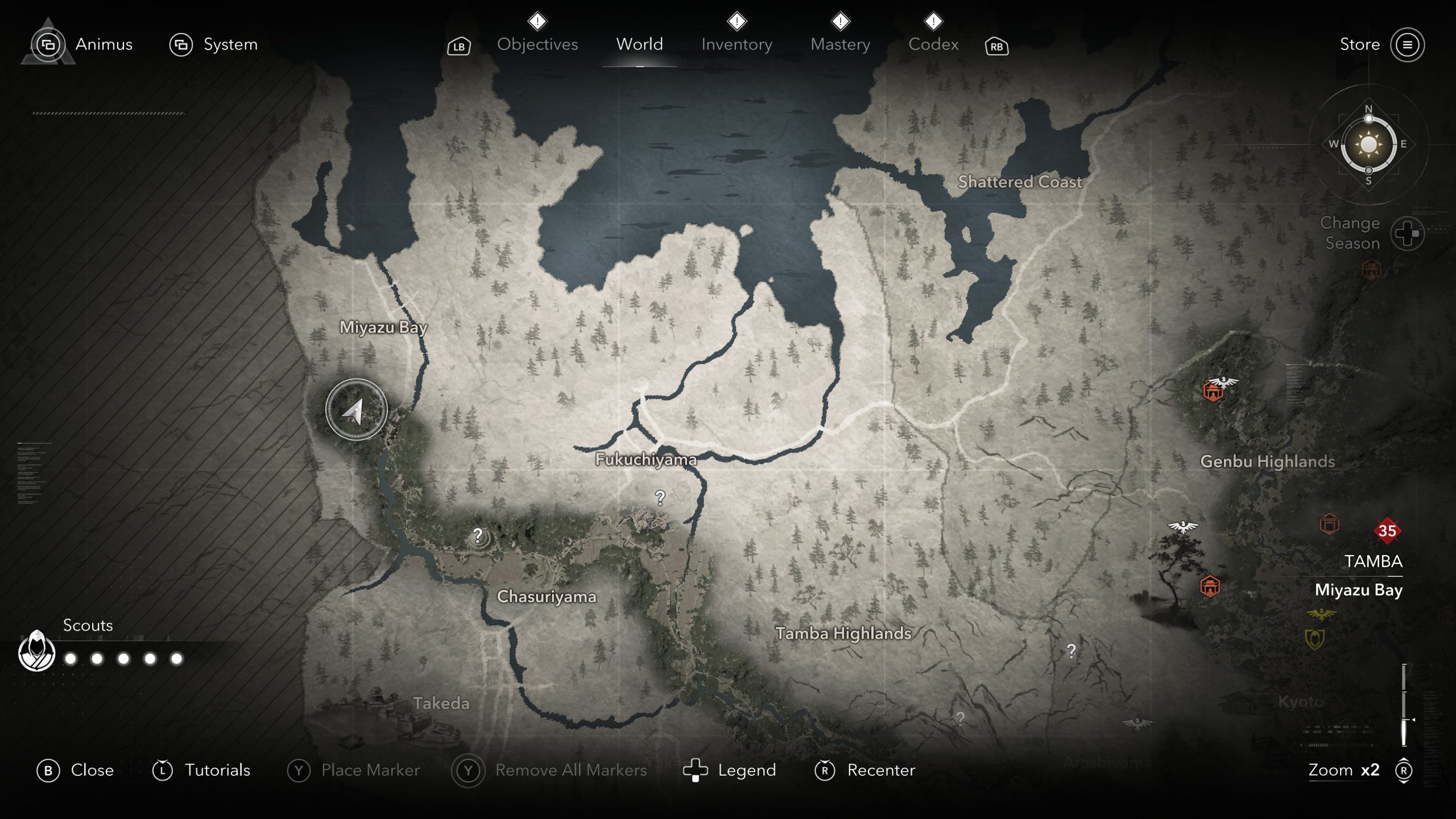Open the Codex tab
The height and width of the screenshot is (819, 1456).
pyautogui.click(x=933, y=44)
